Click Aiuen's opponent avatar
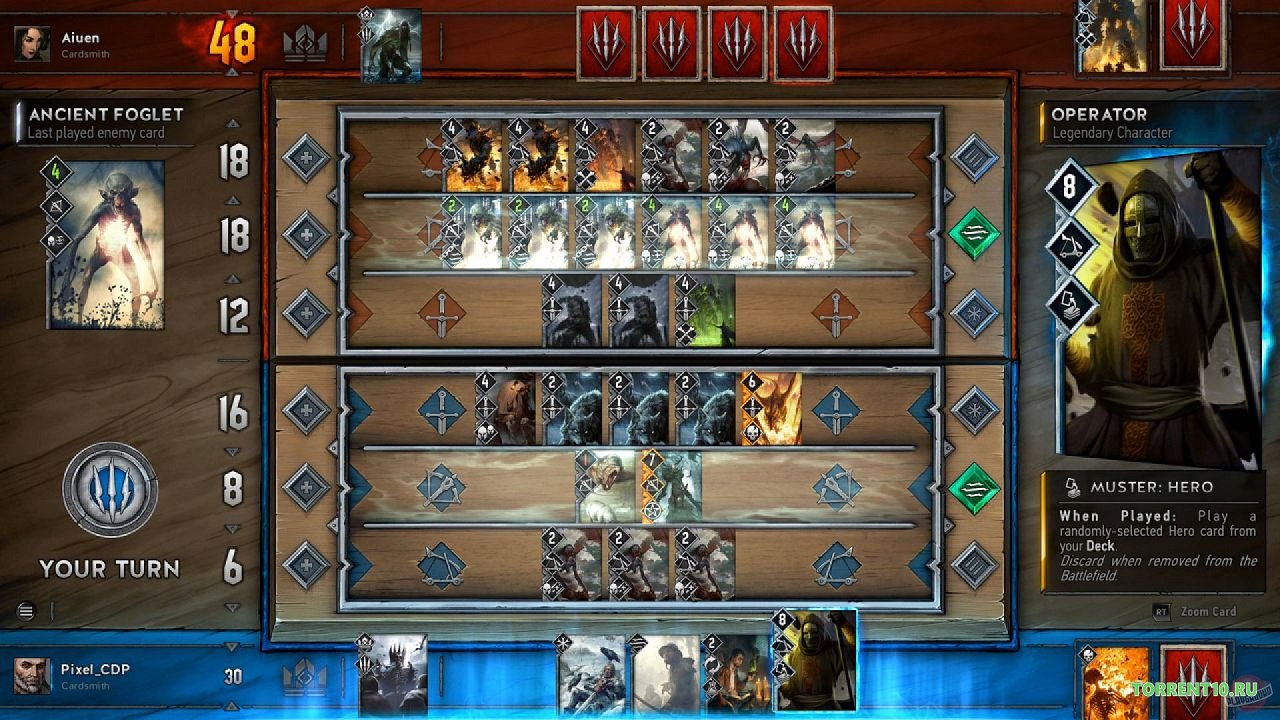Image resolution: width=1280 pixels, height=720 pixels. point(32,43)
